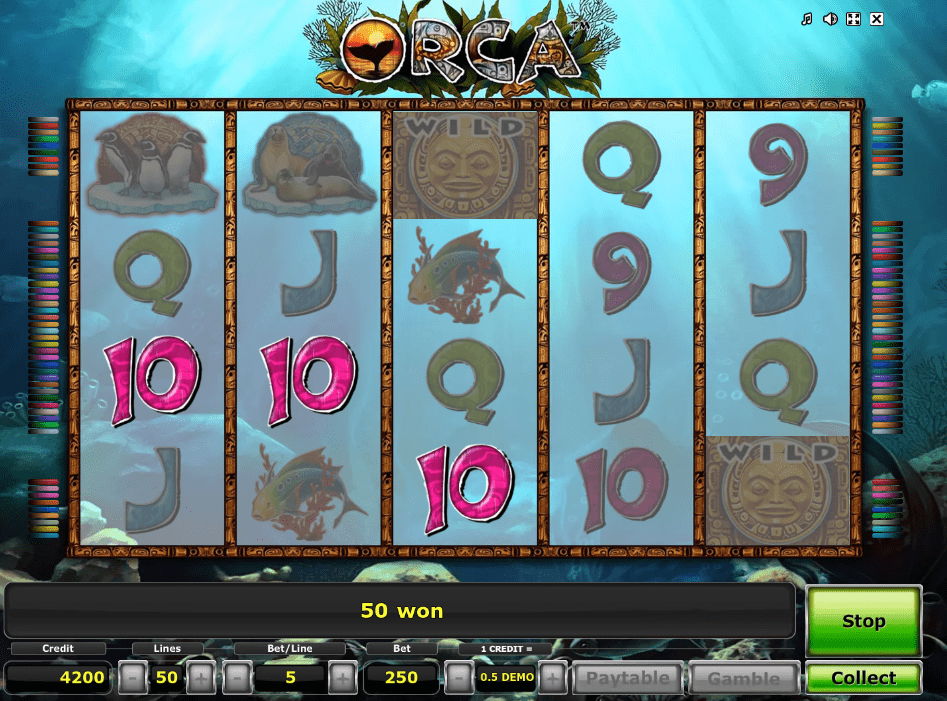Select the Gamble button
The width and height of the screenshot is (947, 701).
(x=744, y=678)
